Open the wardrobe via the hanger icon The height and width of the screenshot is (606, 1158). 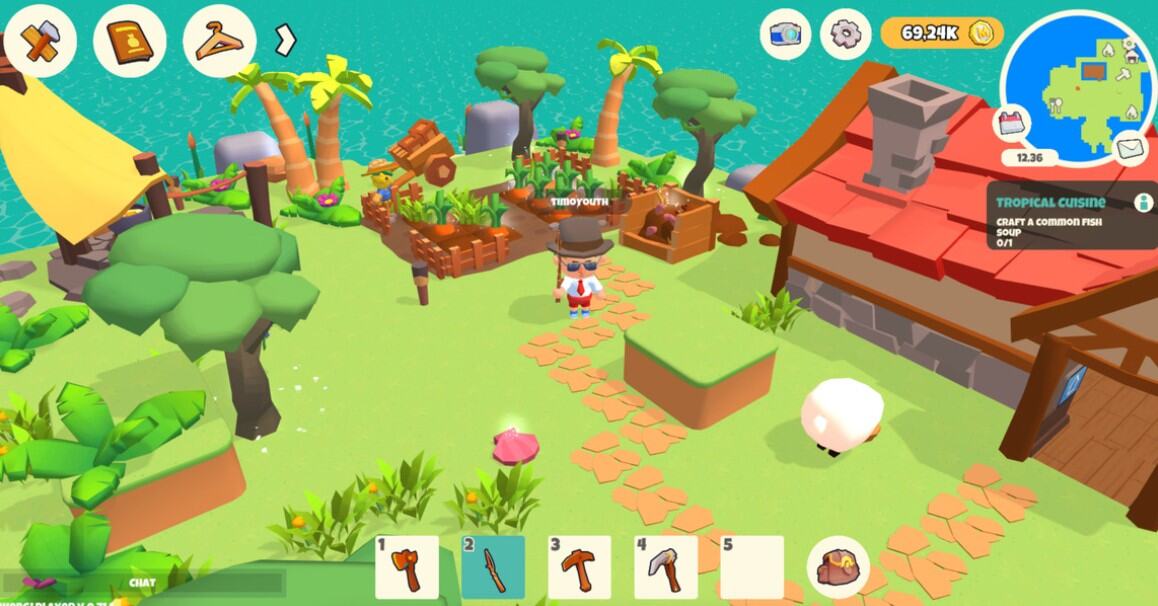coord(219,41)
